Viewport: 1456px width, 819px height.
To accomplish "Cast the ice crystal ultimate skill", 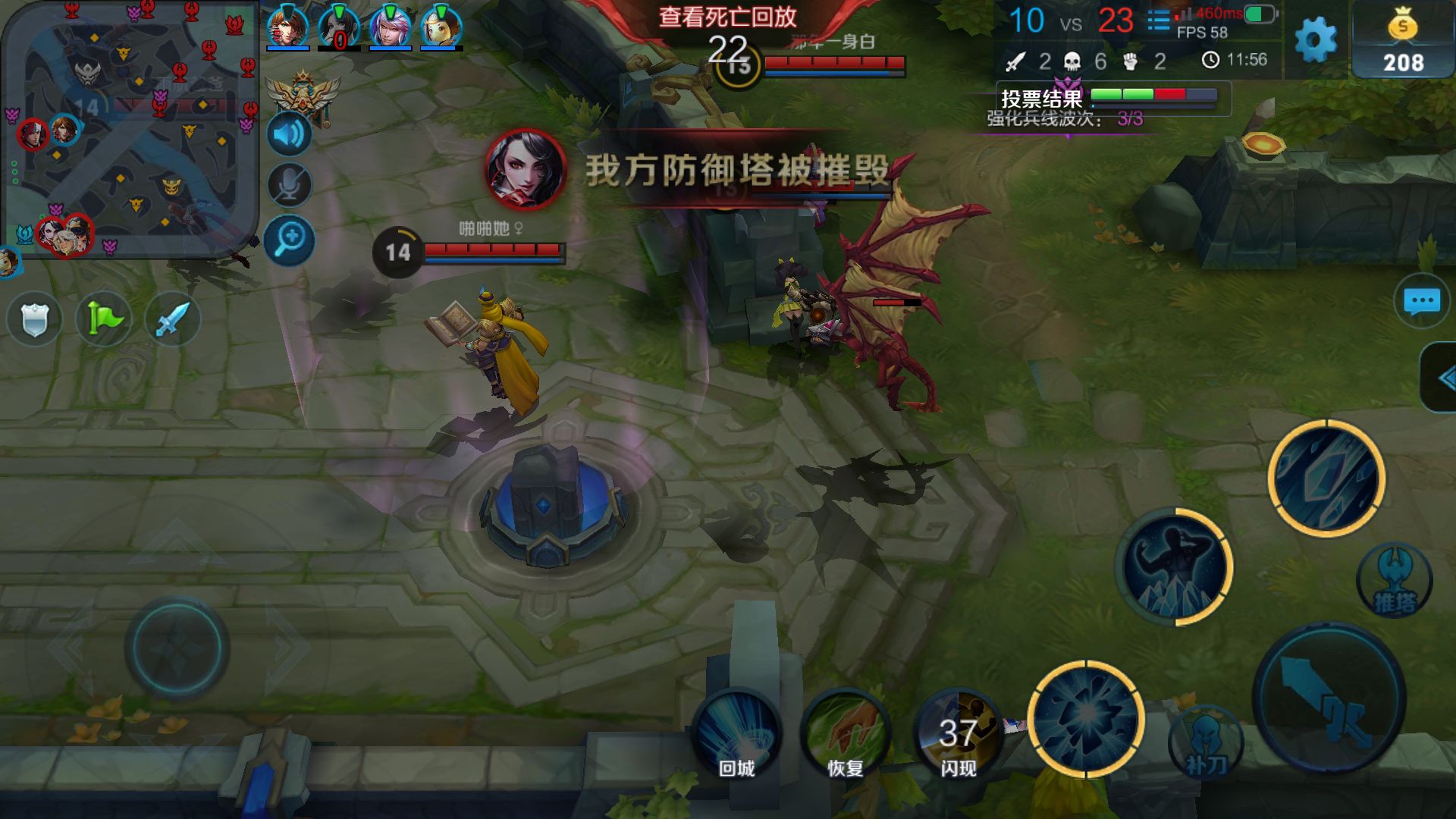I will [x=1326, y=478].
